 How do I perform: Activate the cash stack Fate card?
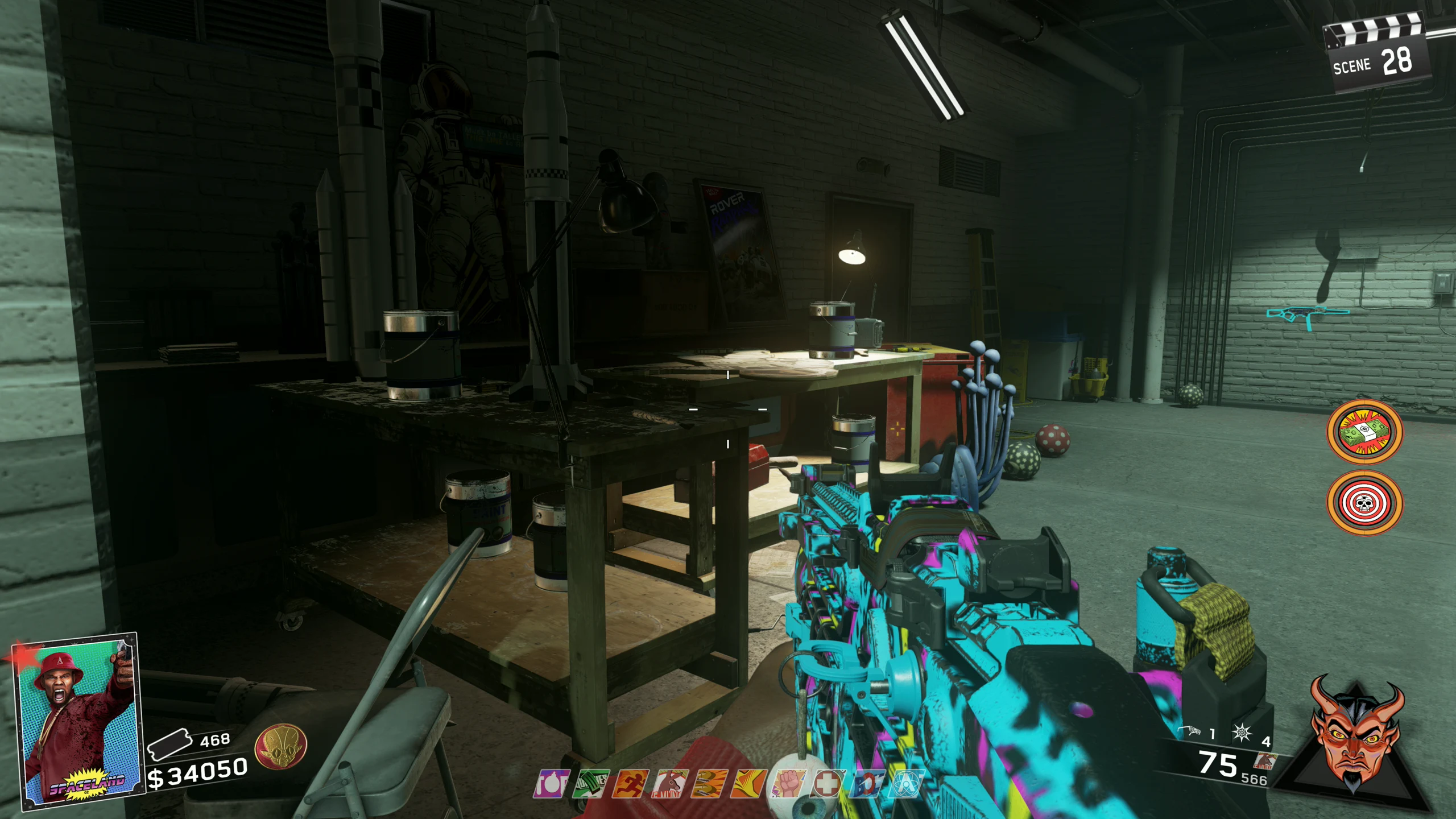pos(1365,431)
